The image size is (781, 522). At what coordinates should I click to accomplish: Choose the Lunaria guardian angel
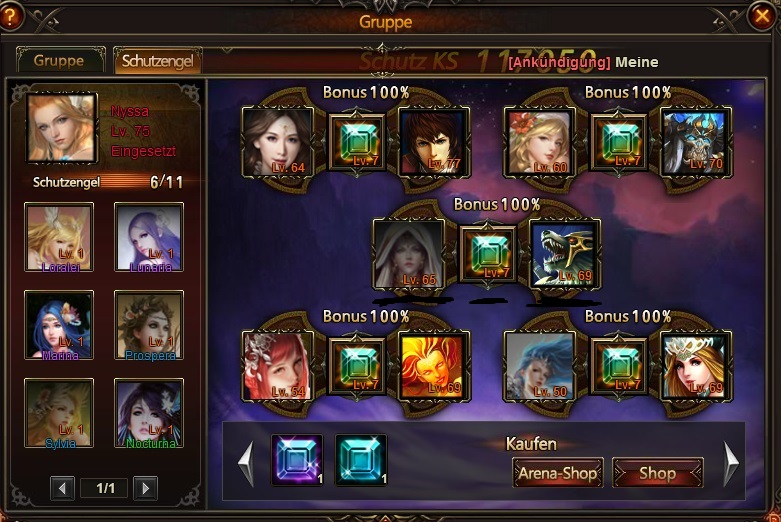pyautogui.click(x=149, y=237)
